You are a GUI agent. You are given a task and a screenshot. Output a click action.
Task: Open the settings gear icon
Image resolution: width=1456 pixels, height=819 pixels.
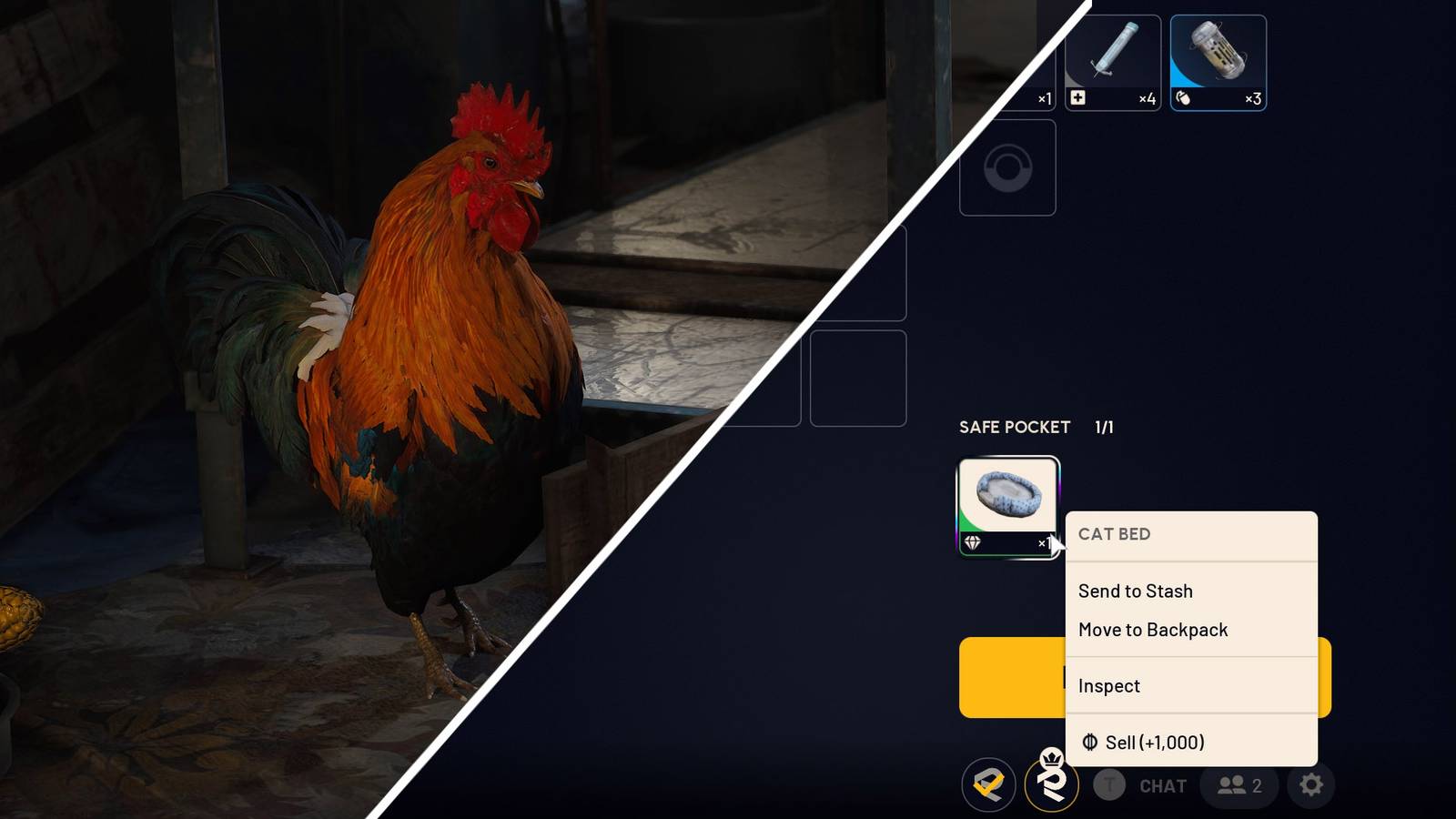coord(1310,786)
